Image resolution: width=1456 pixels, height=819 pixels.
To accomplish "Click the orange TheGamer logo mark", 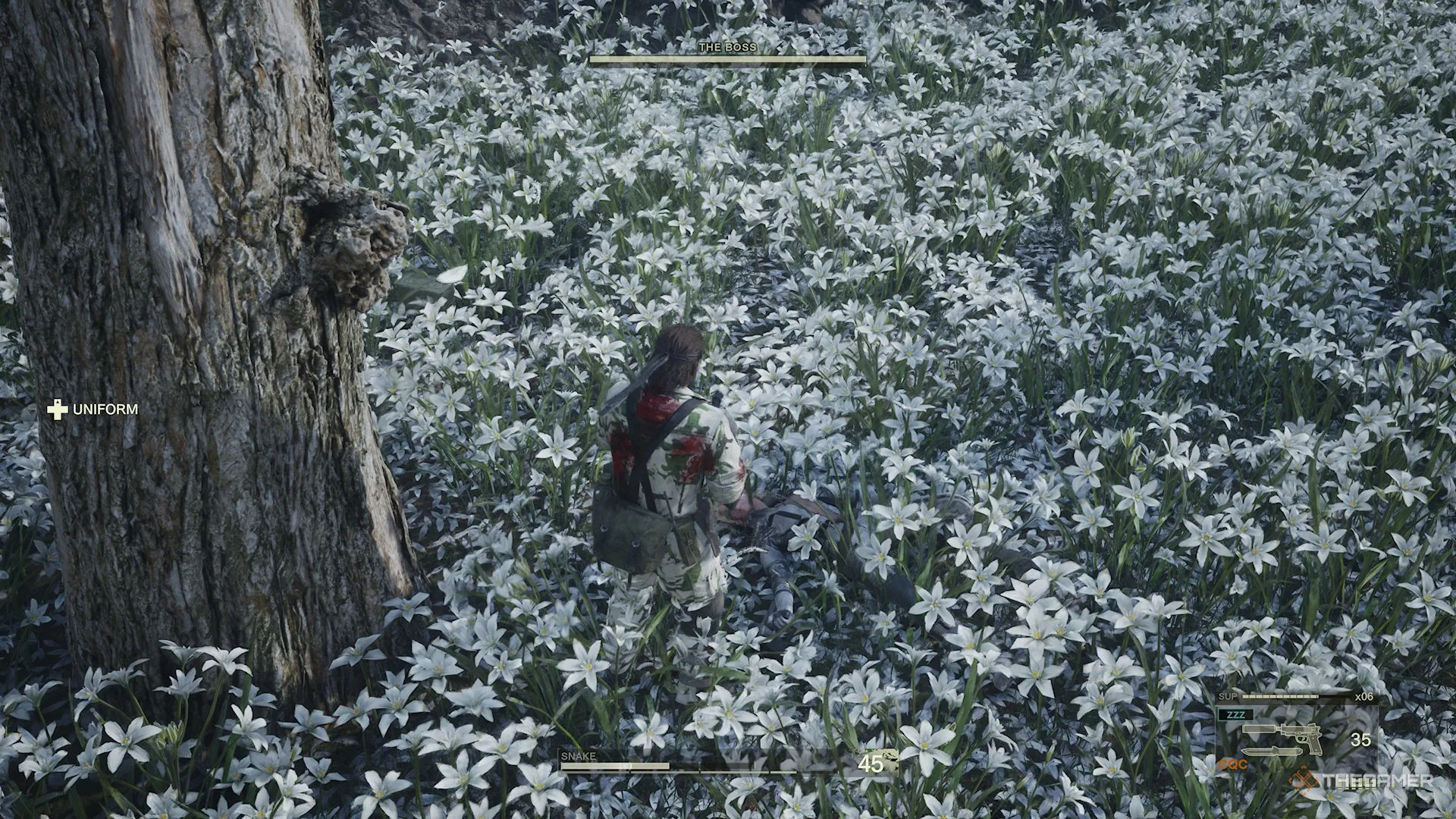I will (1304, 780).
